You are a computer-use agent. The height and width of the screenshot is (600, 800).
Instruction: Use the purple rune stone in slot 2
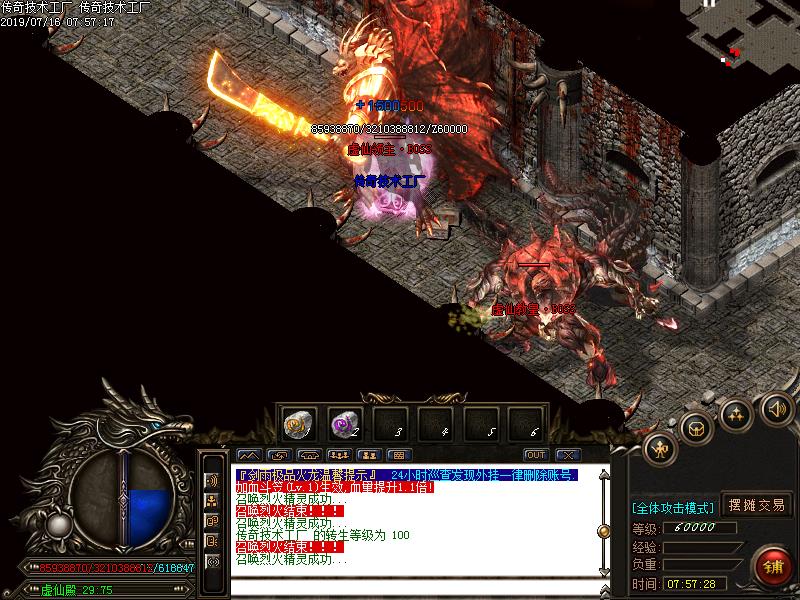pos(345,422)
